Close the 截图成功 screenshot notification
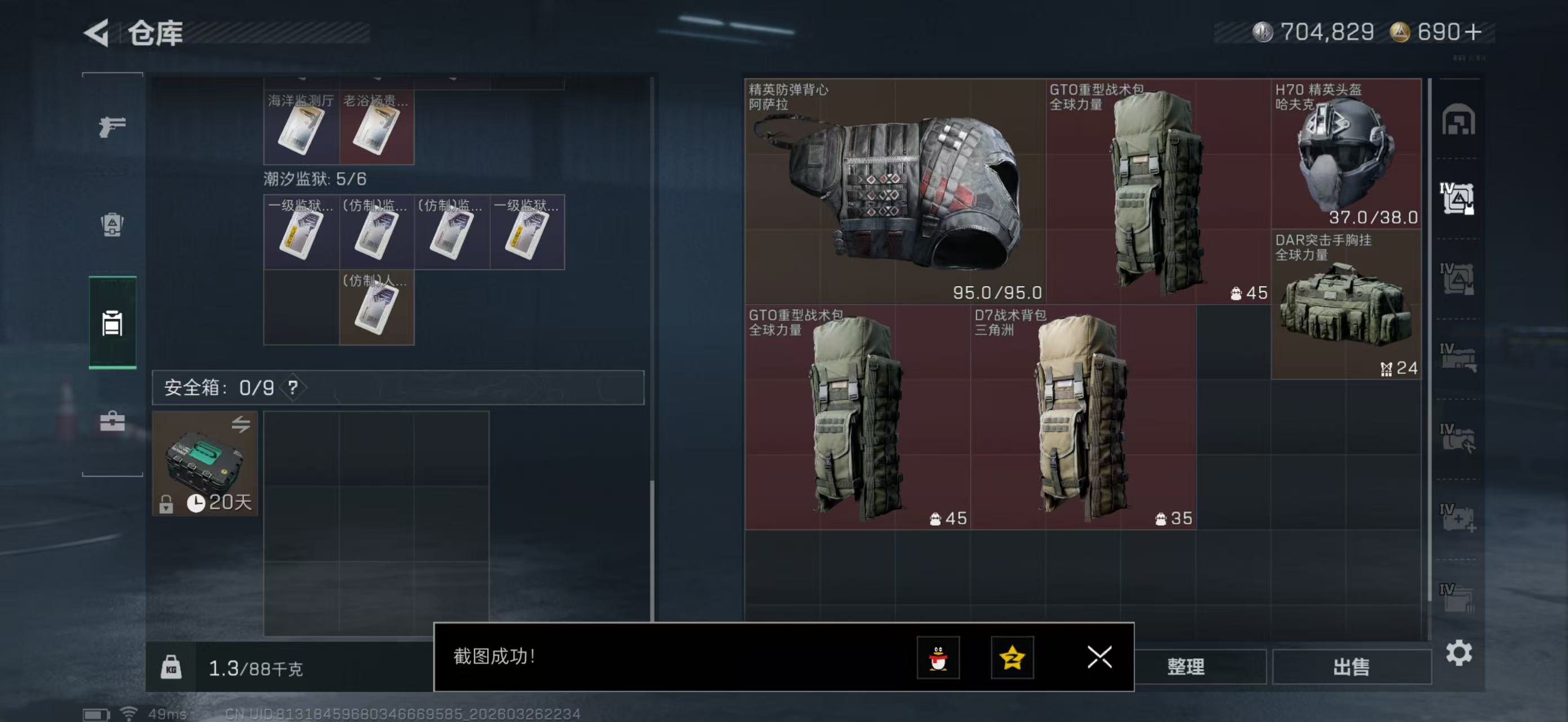1568x722 pixels. 1099,657
